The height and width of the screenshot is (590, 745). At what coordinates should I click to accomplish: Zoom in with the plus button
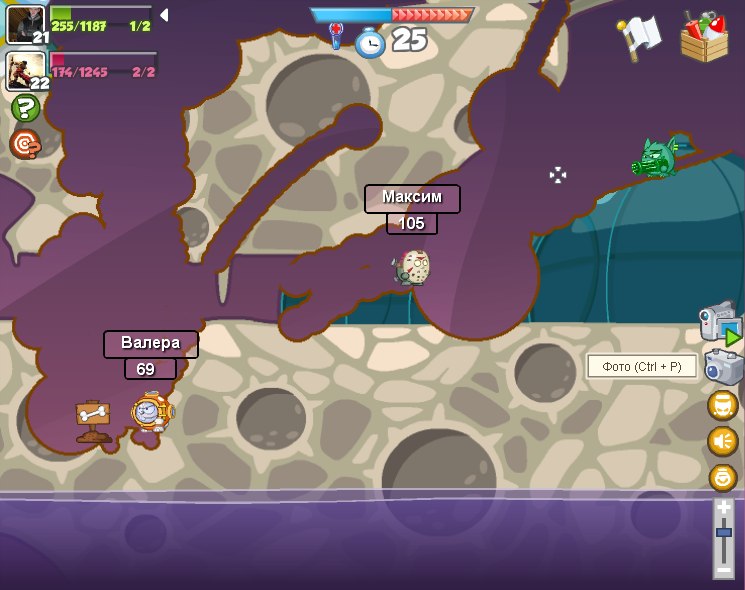point(724,507)
